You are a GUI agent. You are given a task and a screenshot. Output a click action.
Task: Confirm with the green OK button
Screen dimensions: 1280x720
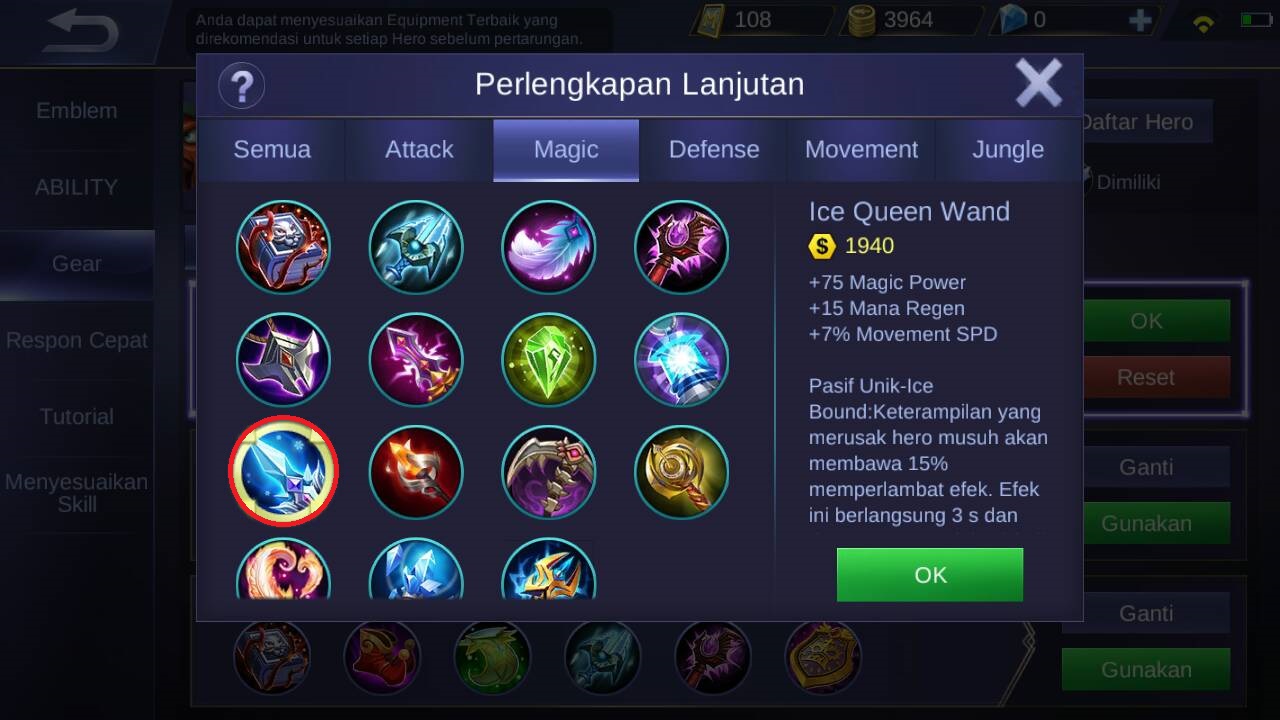(x=930, y=575)
